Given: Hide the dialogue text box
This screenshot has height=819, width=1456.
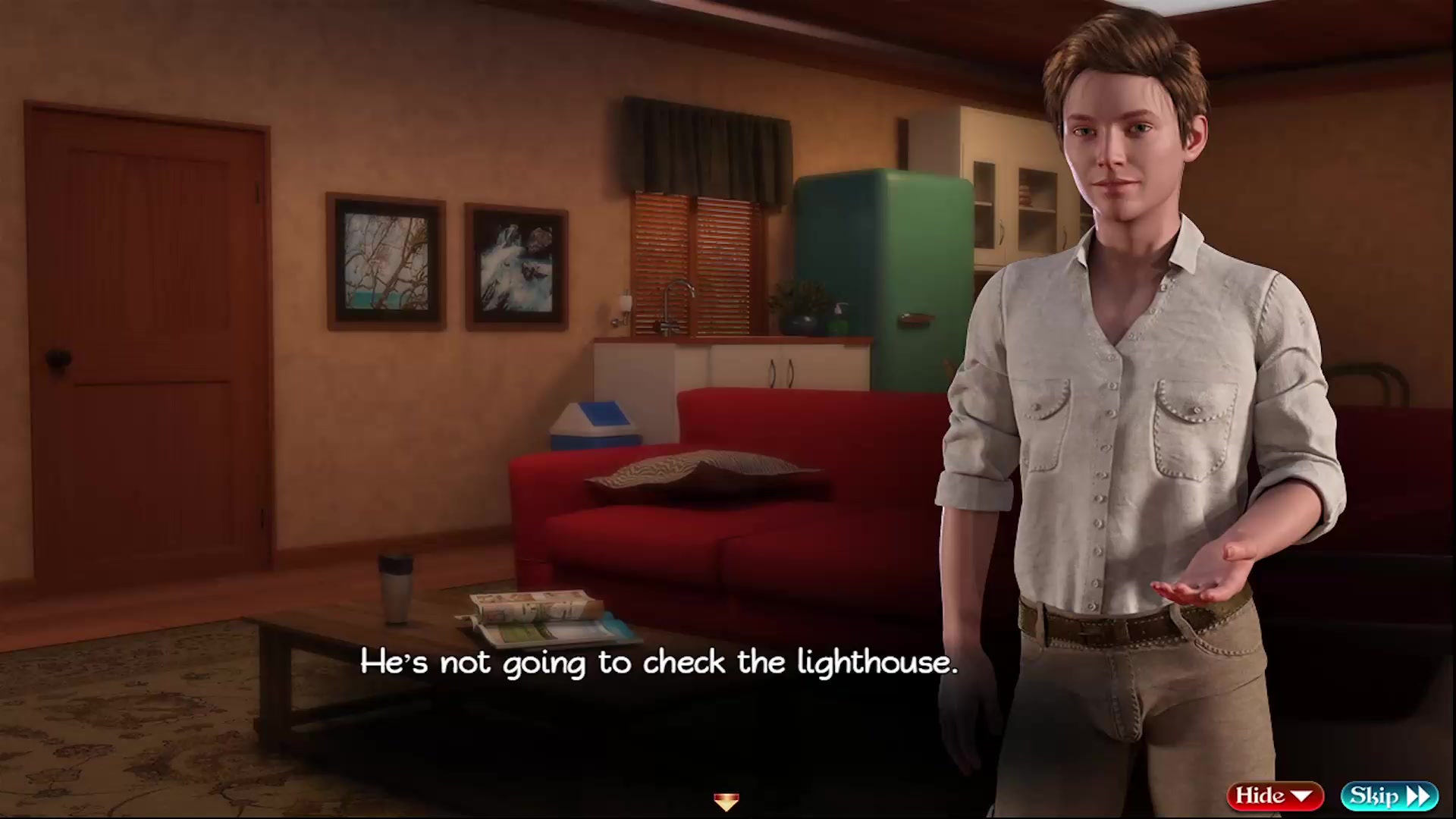Looking at the screenshot, I should pos(1275,795).
